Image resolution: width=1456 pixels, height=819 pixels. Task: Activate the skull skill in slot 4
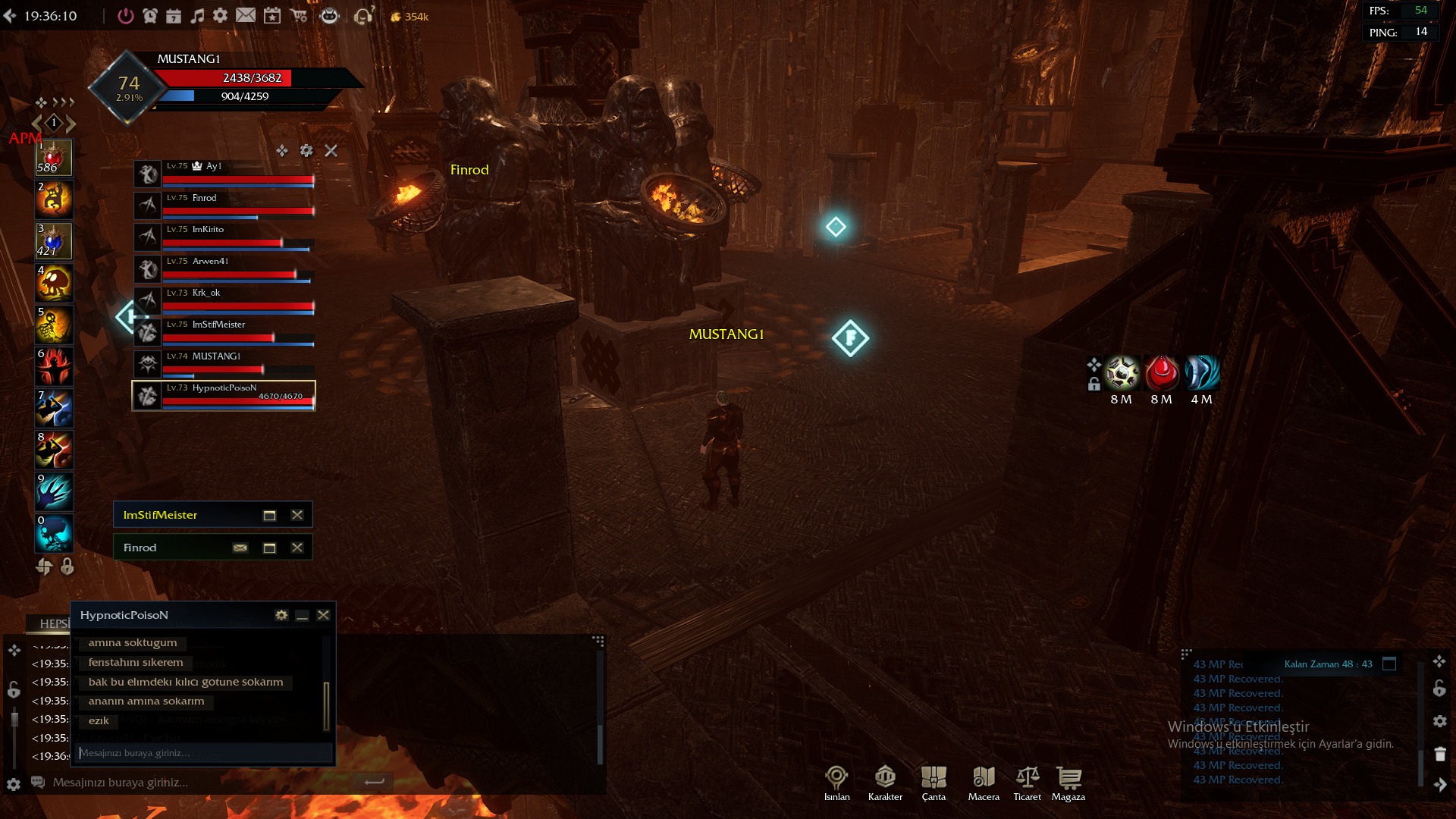[54, 283]
